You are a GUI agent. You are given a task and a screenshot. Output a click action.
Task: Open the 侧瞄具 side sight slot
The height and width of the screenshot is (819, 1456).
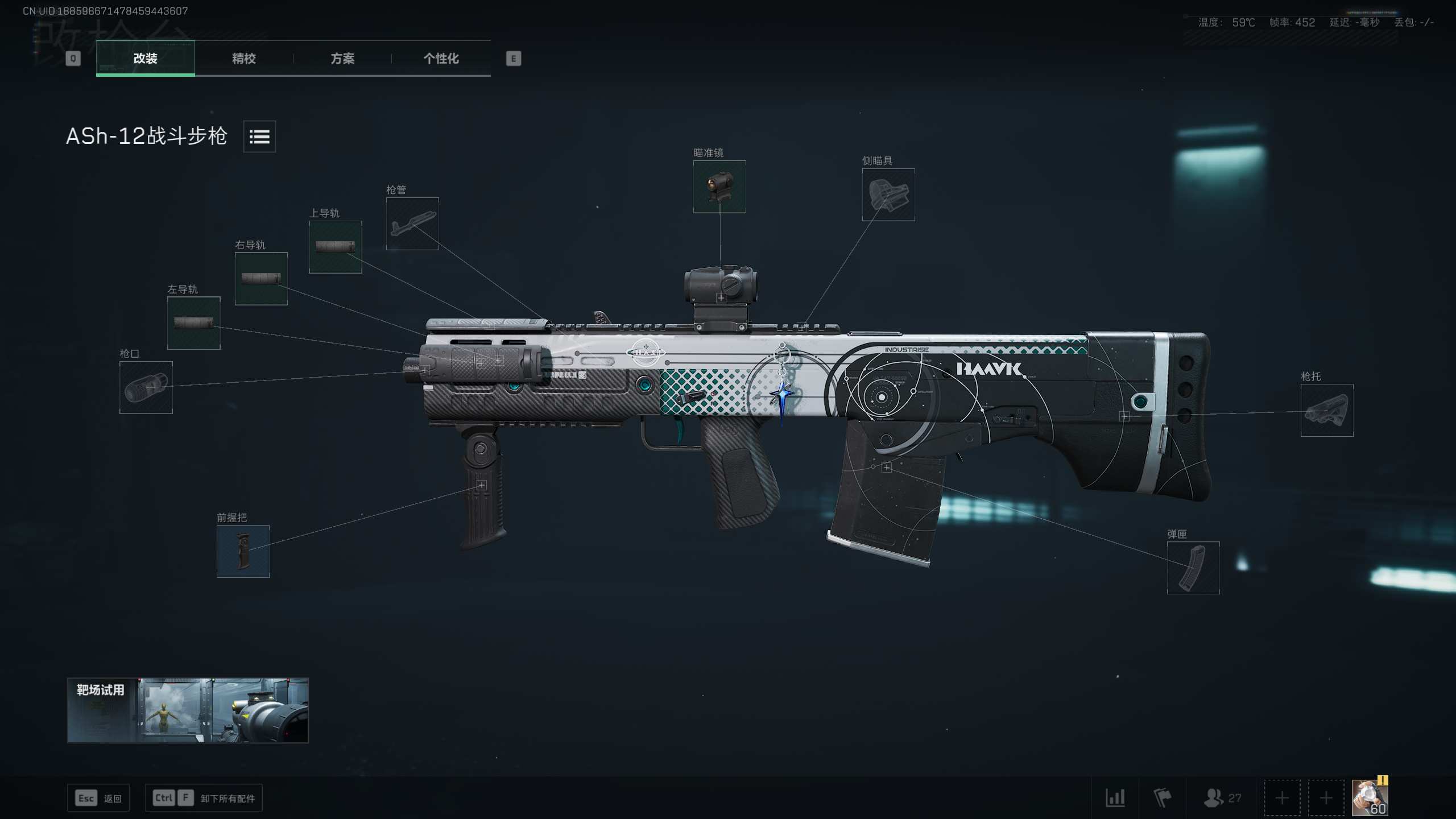[x=888, y=195]
